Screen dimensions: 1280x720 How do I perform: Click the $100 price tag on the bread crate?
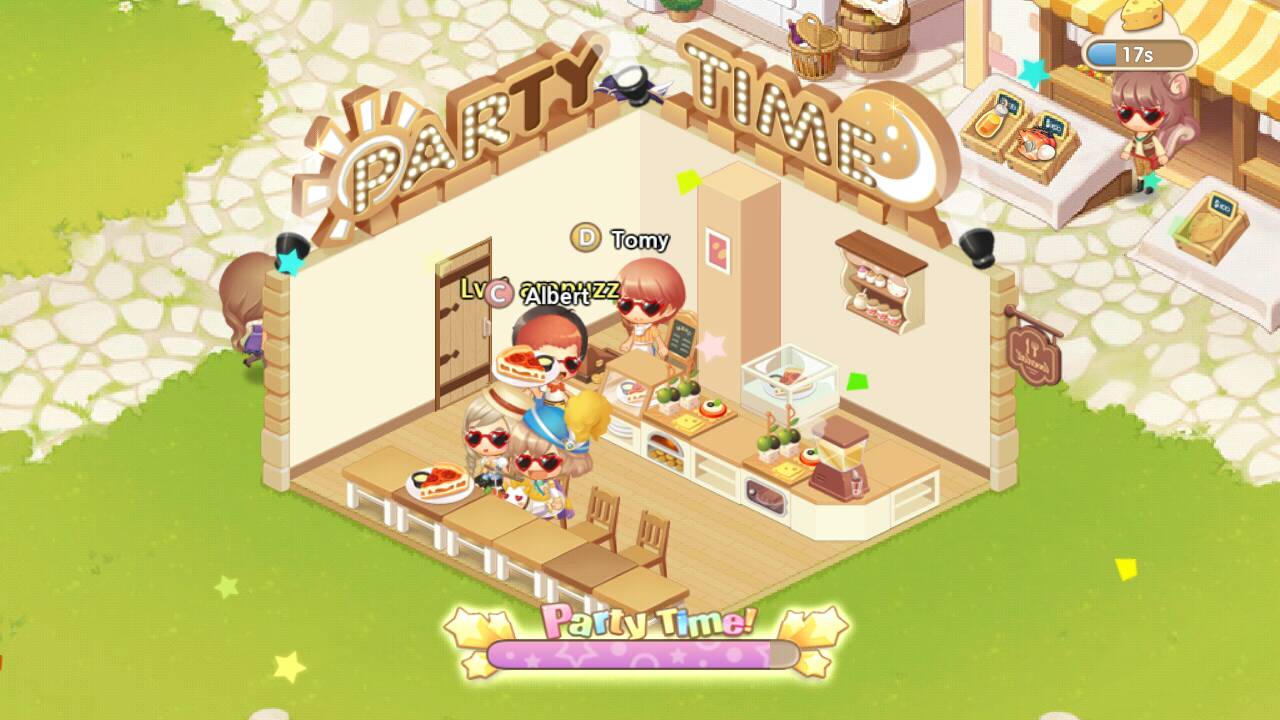pos(1220,205)
